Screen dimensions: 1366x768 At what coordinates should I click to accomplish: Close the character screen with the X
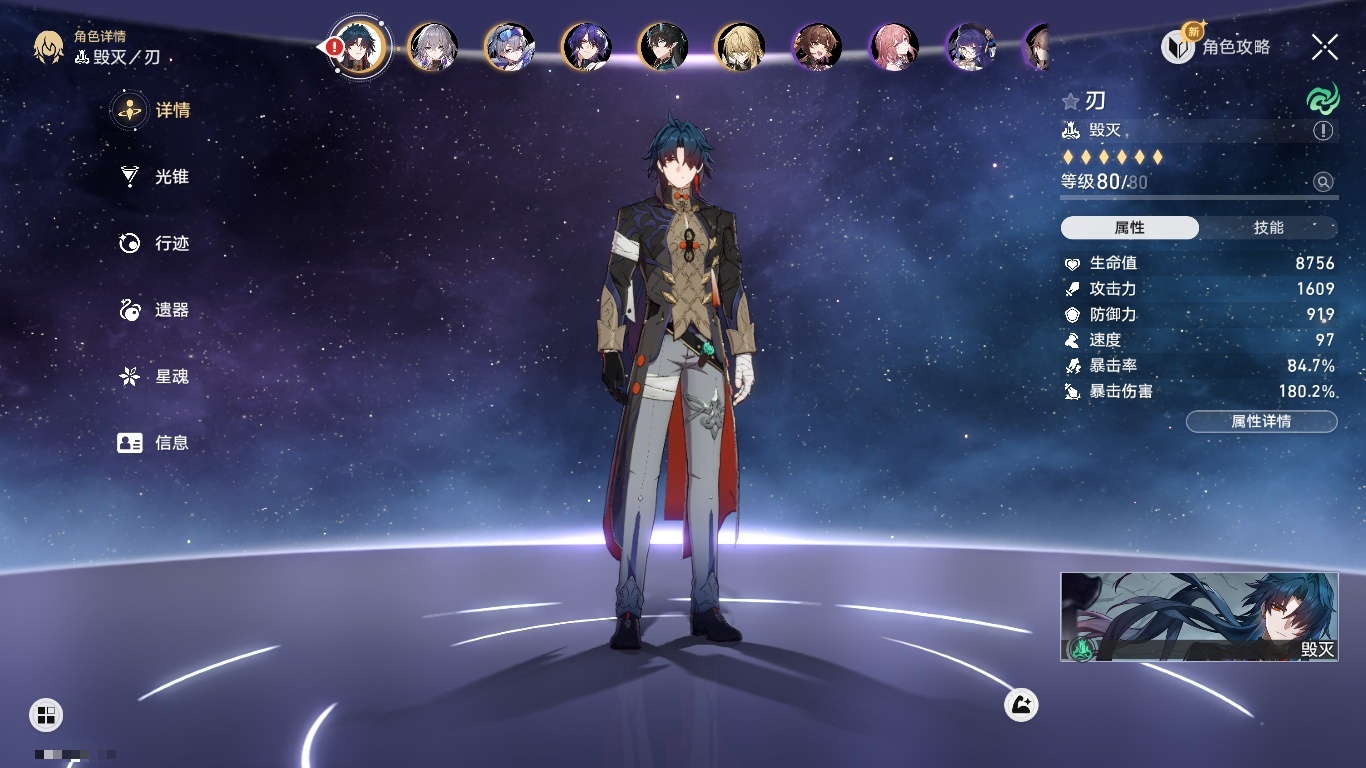pyautogui.click(x=1325, y=47)
